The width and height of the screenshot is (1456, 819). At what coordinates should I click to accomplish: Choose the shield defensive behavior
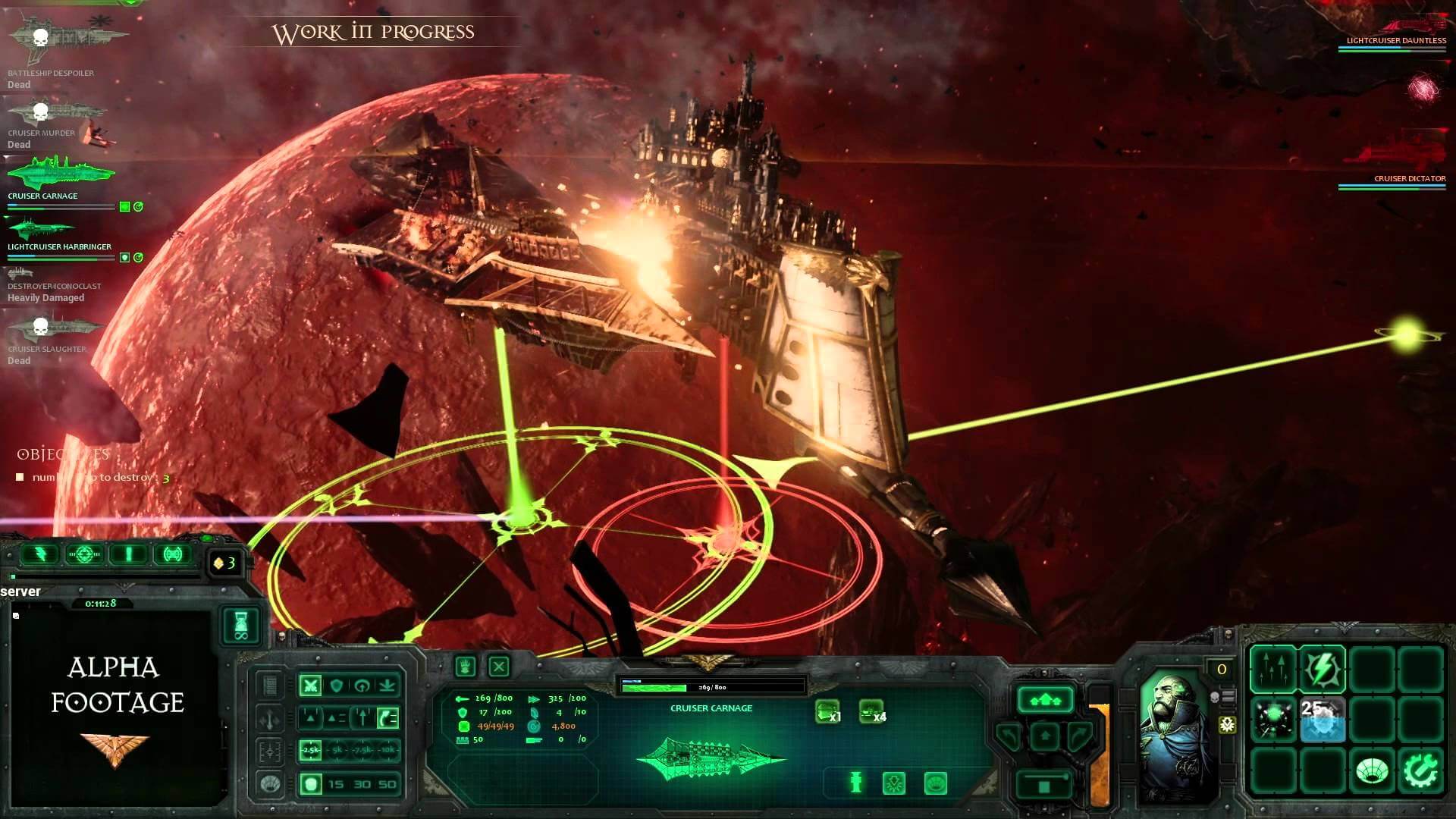(x=336, y=686)
